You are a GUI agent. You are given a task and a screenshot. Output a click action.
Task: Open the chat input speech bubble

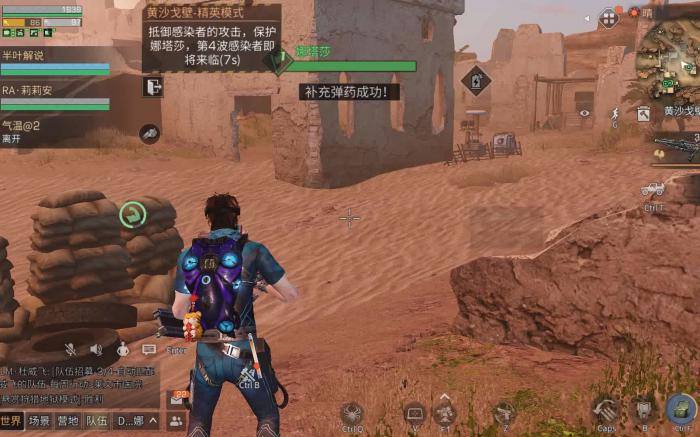(x=149, y=349)
